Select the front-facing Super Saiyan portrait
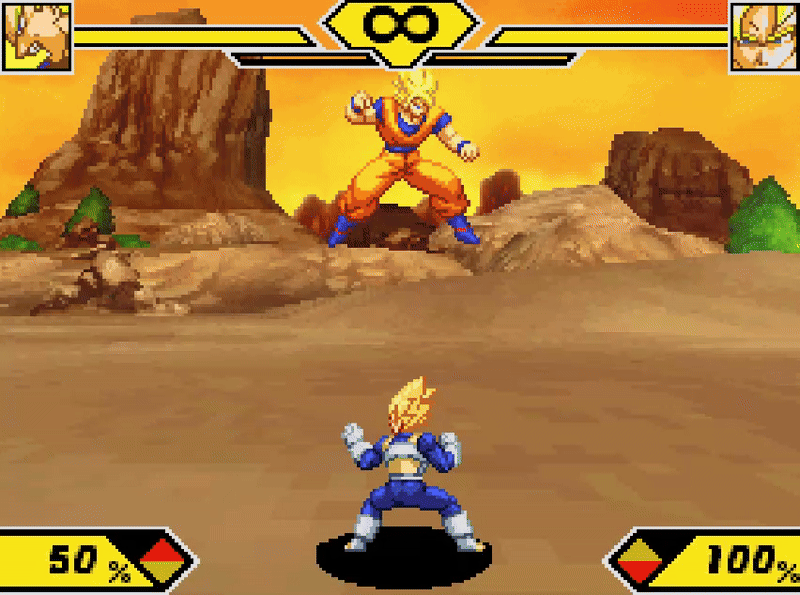 pyautogui.click(x=765, y=36)
